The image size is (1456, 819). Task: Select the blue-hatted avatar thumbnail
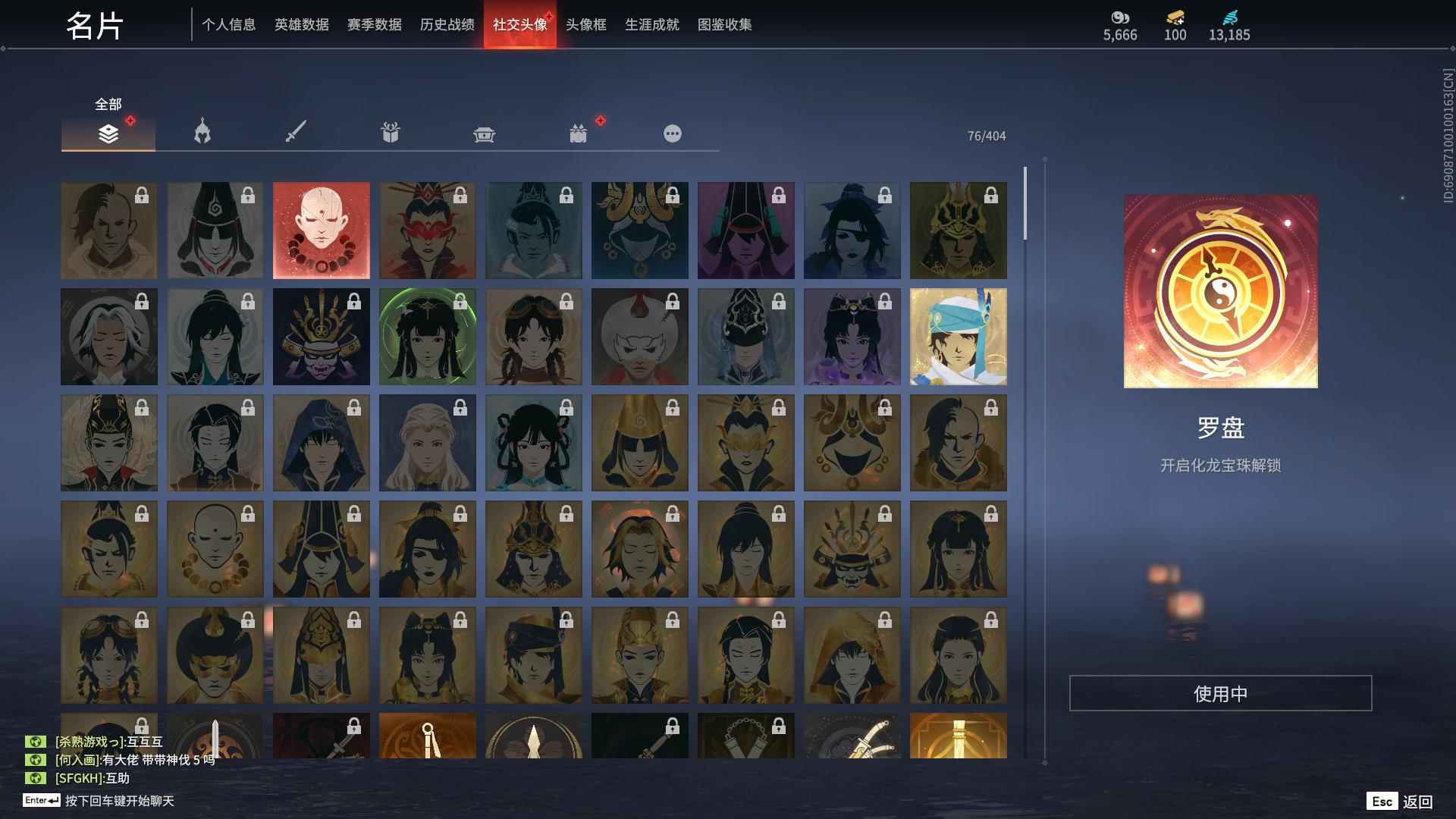click(x=959, y=336)
